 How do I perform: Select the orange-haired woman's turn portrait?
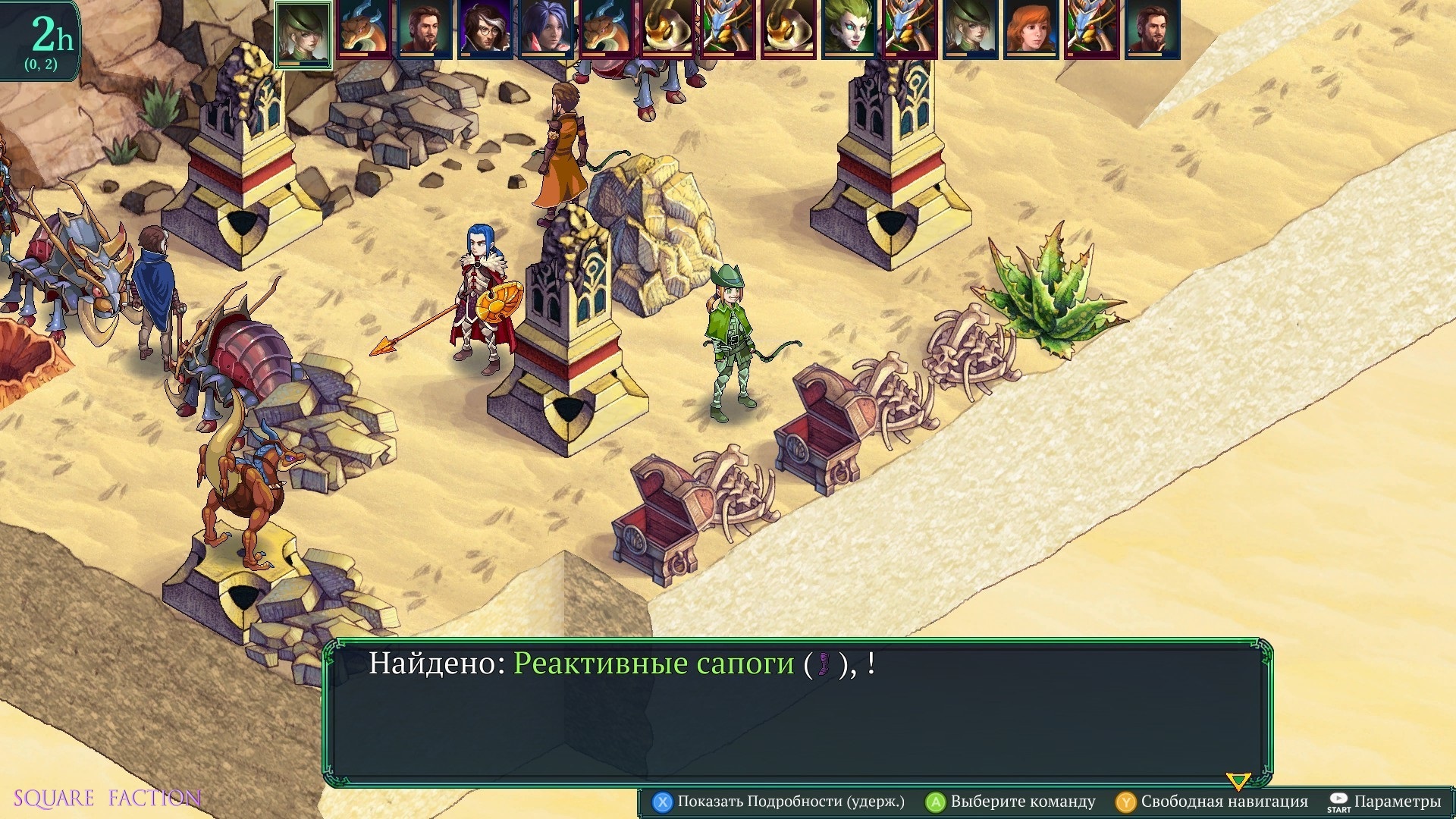click(1031, 30)
